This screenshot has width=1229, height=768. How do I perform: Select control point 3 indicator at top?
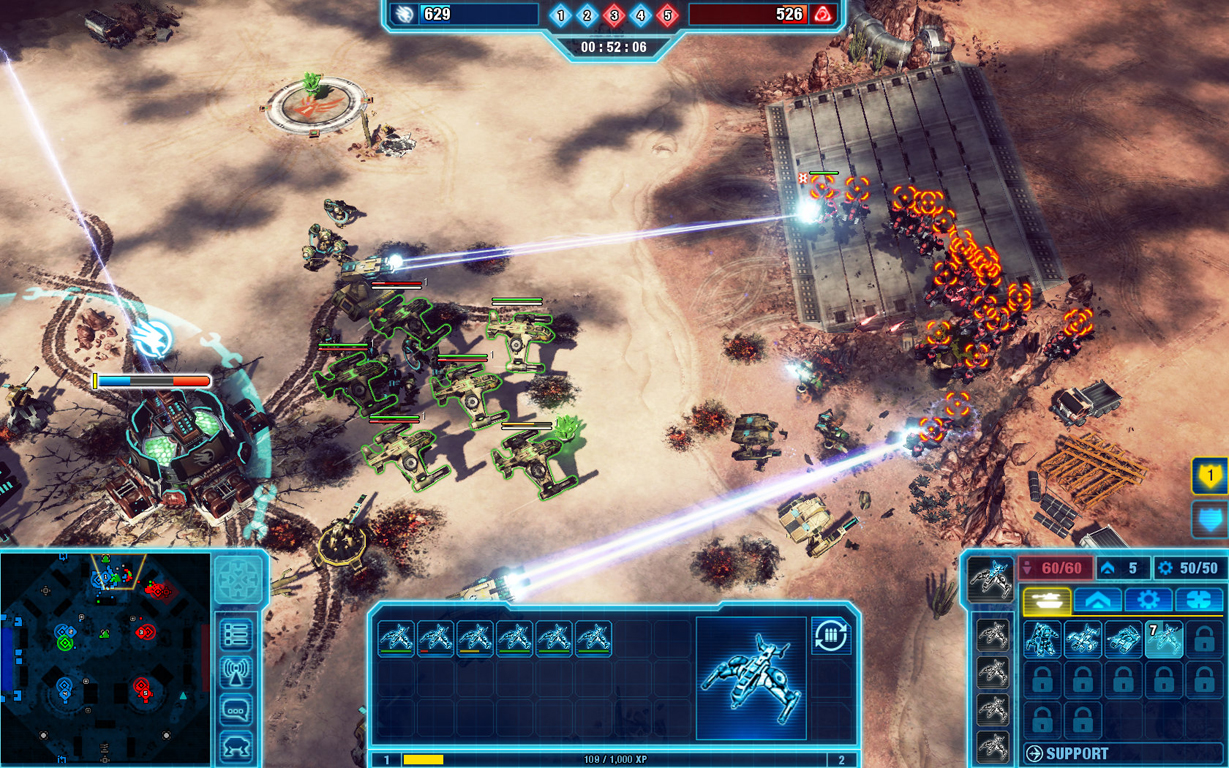coord(614,15)
